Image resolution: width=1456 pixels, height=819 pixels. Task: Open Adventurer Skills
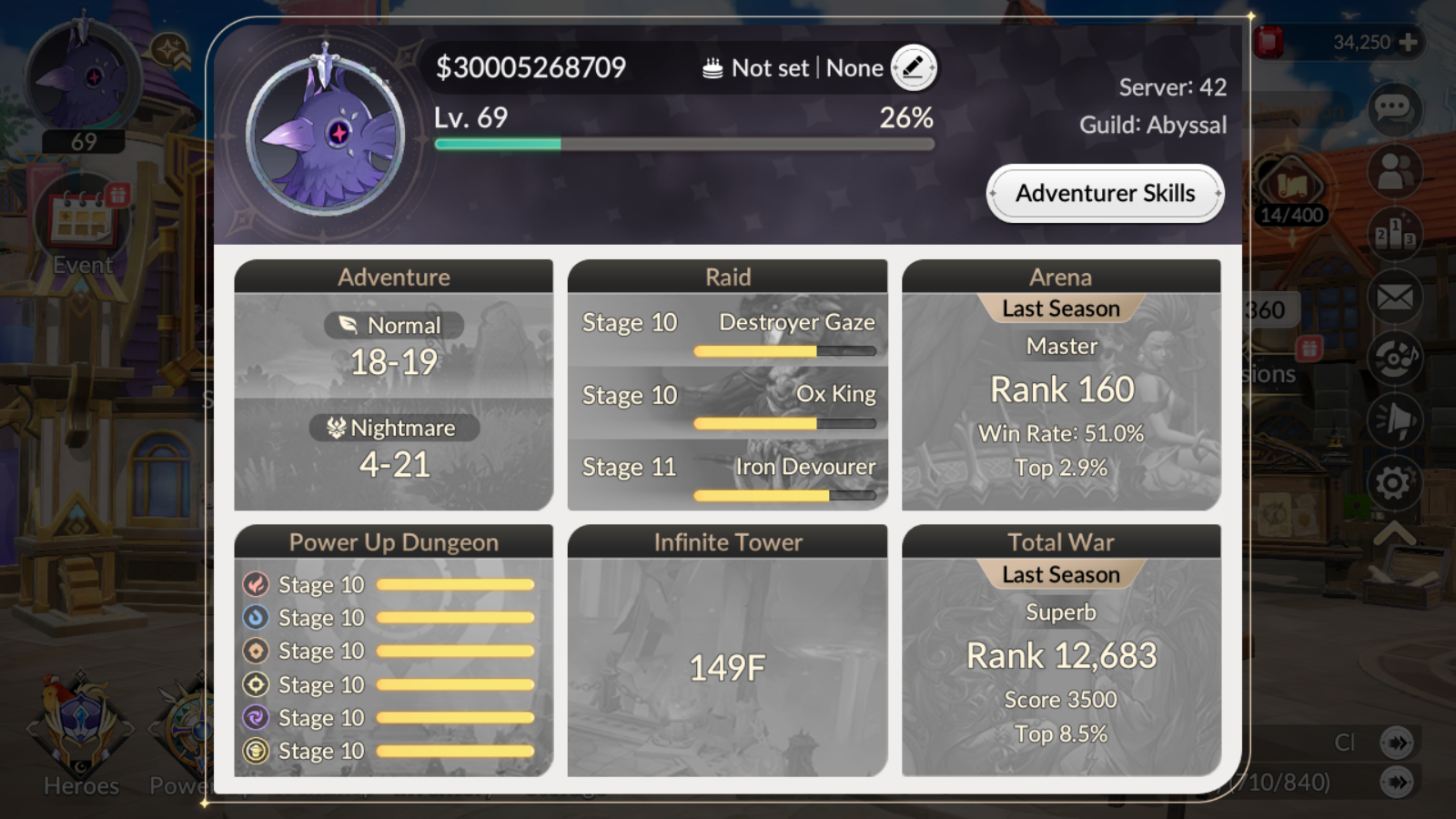1105,194
